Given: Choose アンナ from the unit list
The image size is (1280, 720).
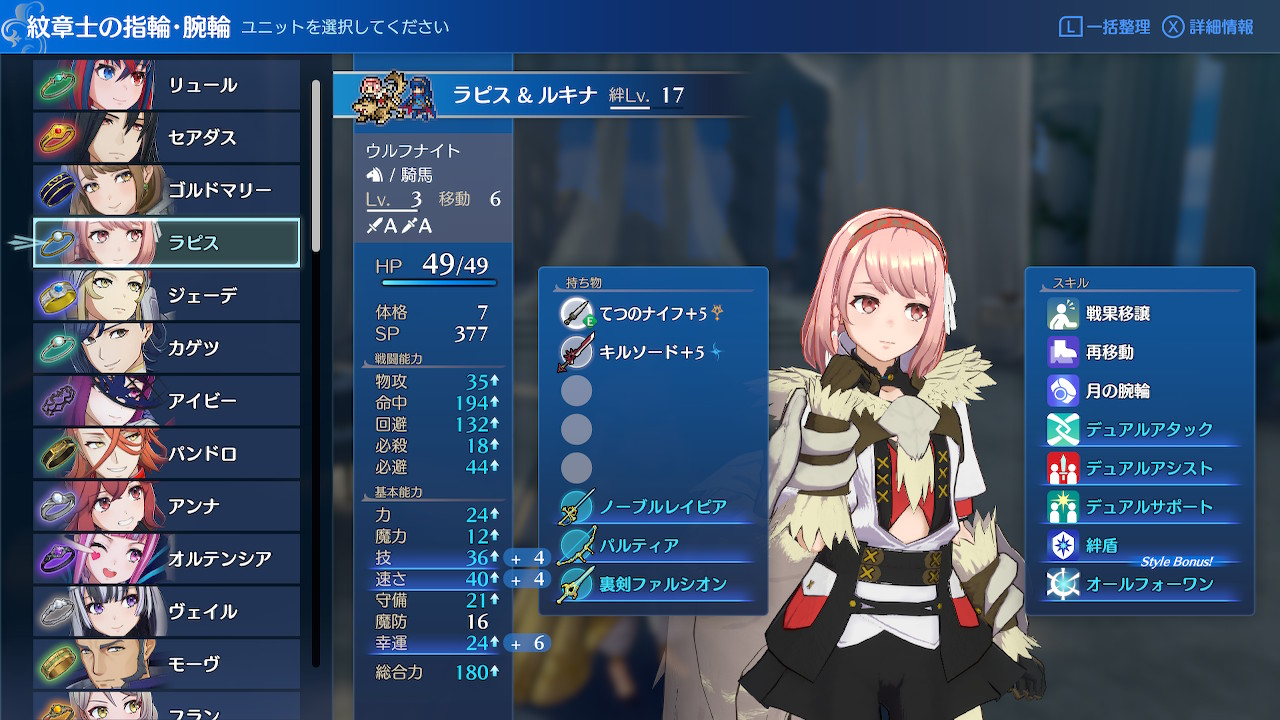Looking at the screenshot, I should (x=167, y=506).
